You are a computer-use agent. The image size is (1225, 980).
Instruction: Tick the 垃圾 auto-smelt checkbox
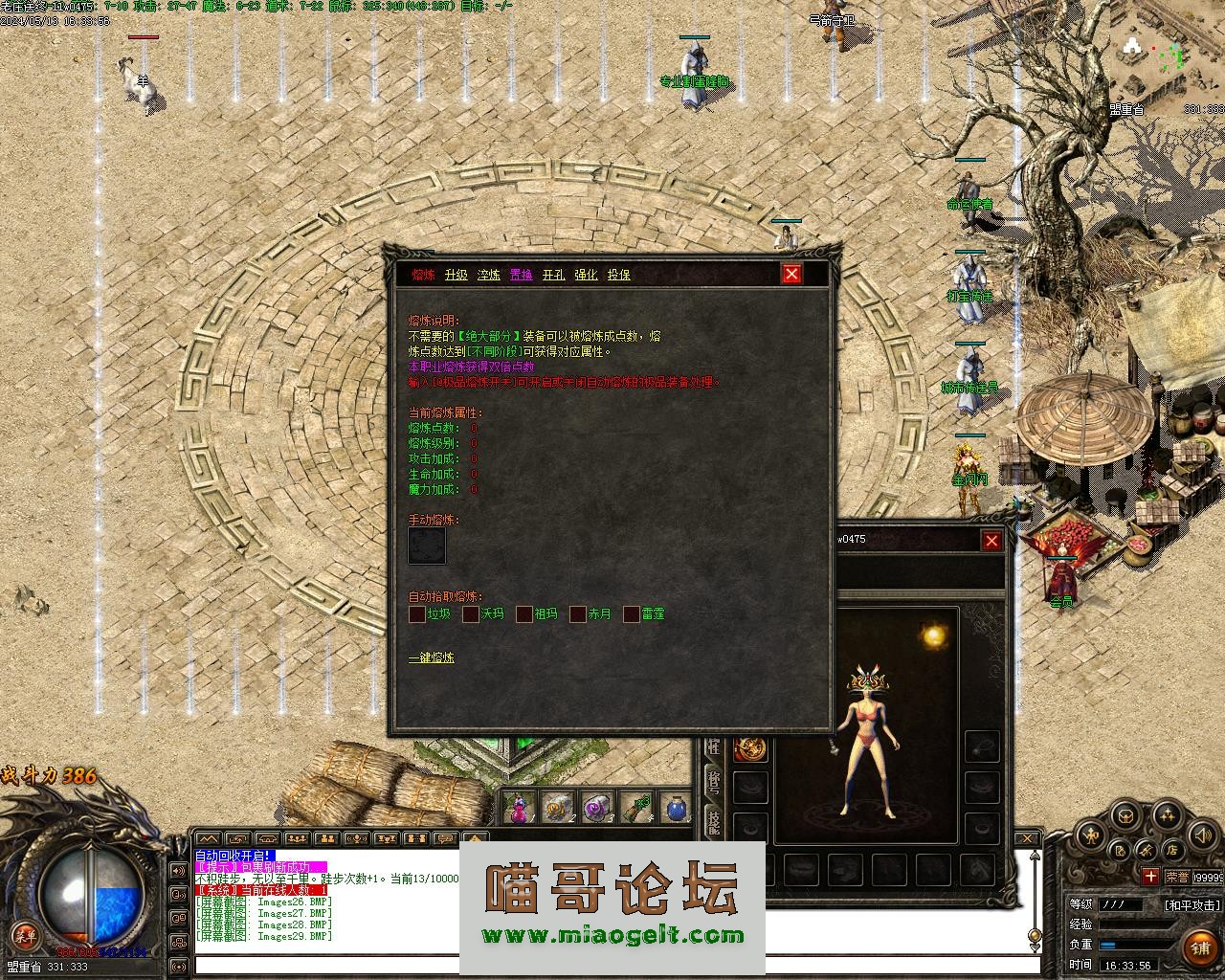(417, 614)
